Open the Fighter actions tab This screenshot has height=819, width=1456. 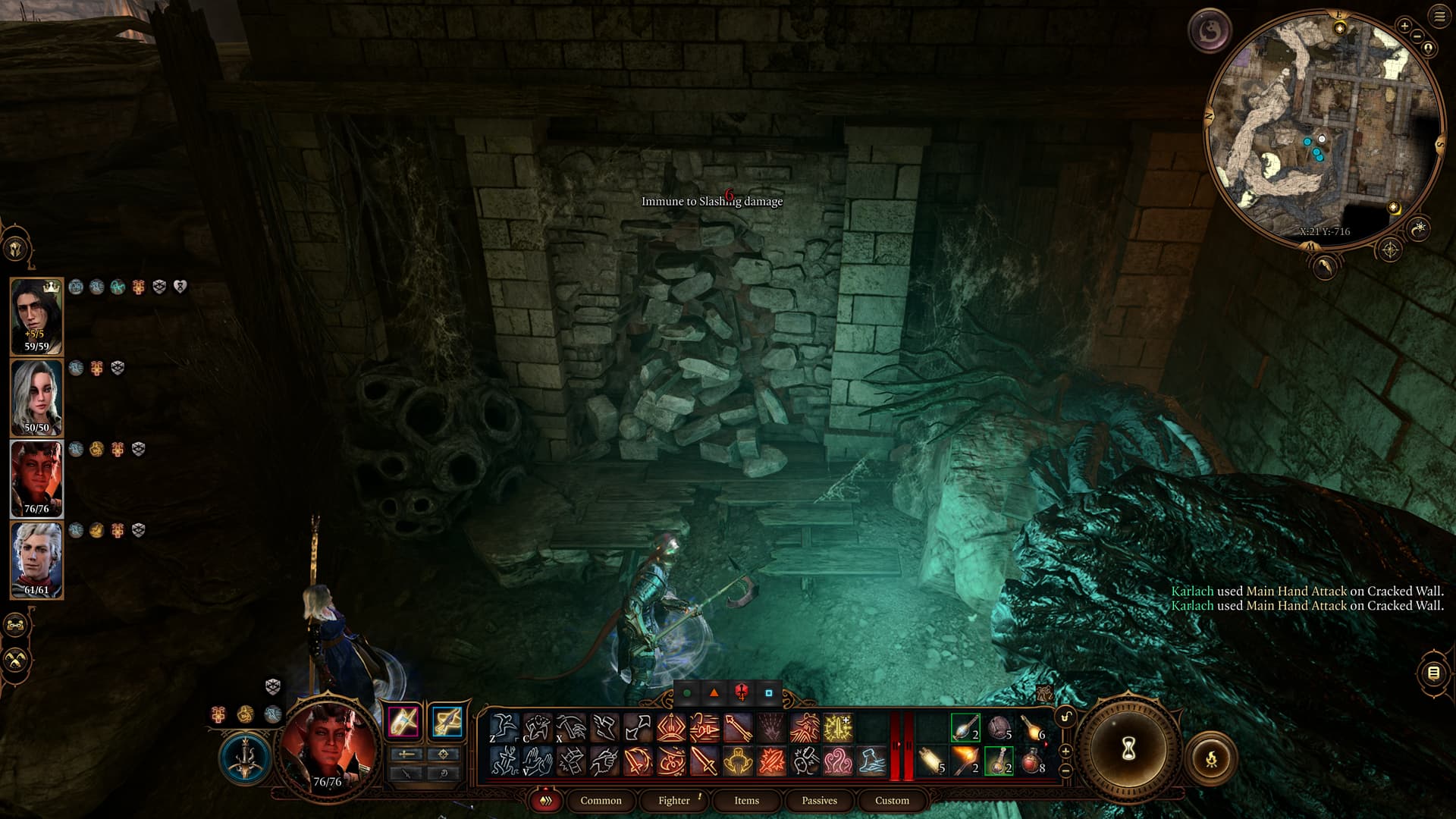[x=673, y=800]
